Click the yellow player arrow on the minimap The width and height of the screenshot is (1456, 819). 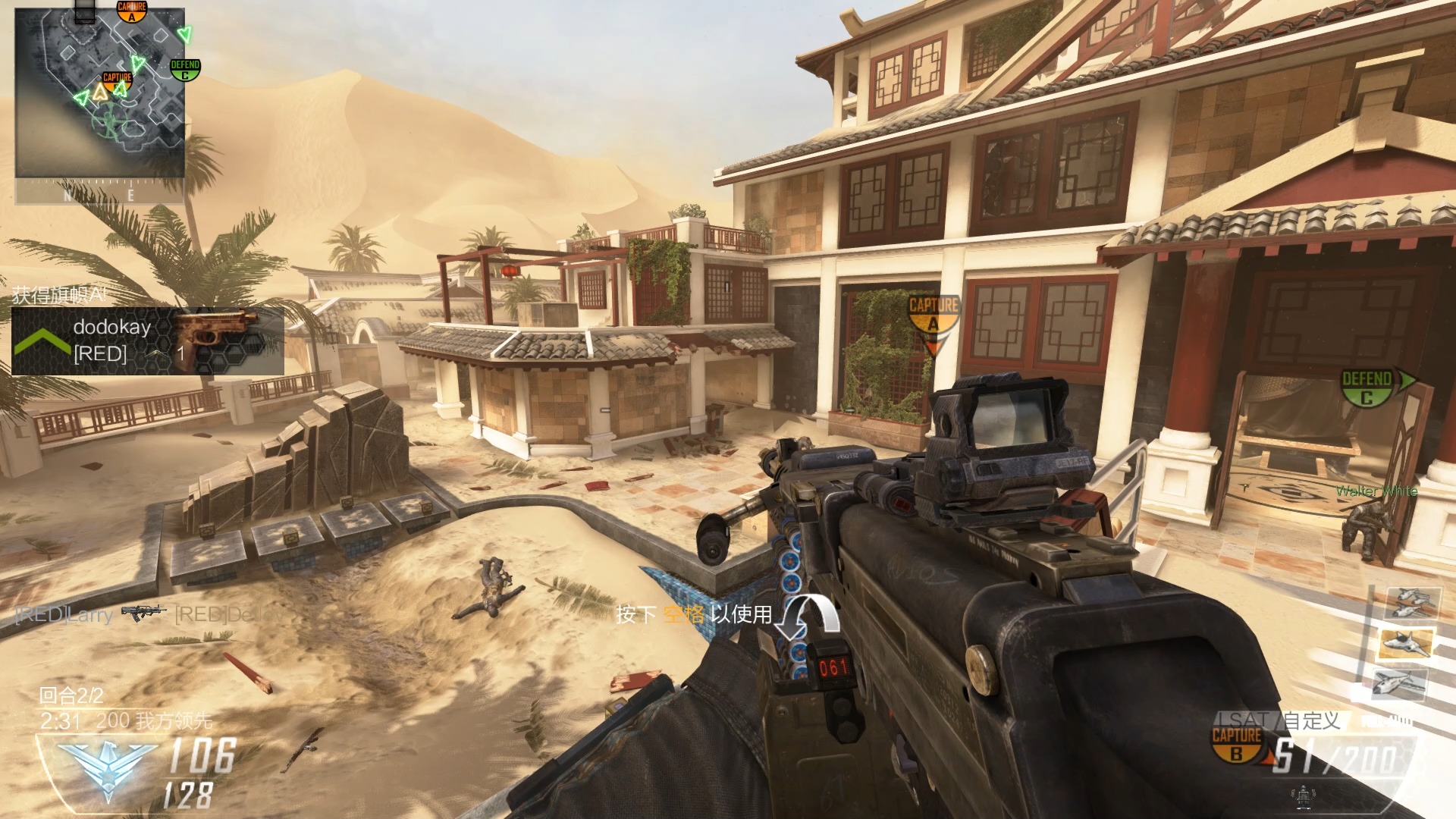pos(100,93)
